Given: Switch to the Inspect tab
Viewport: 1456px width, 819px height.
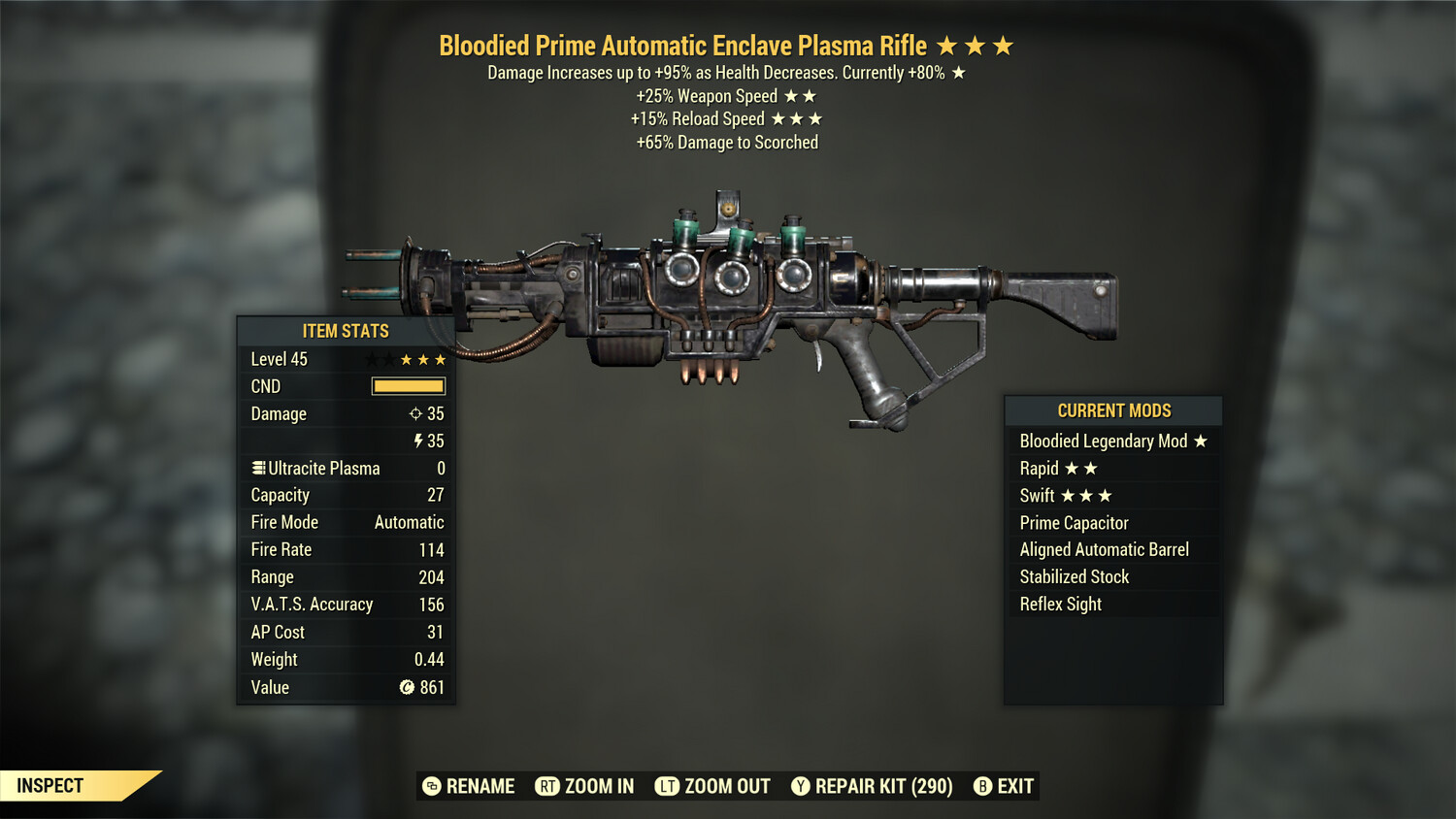Looking at the screenshot, I should click(50, 786).
